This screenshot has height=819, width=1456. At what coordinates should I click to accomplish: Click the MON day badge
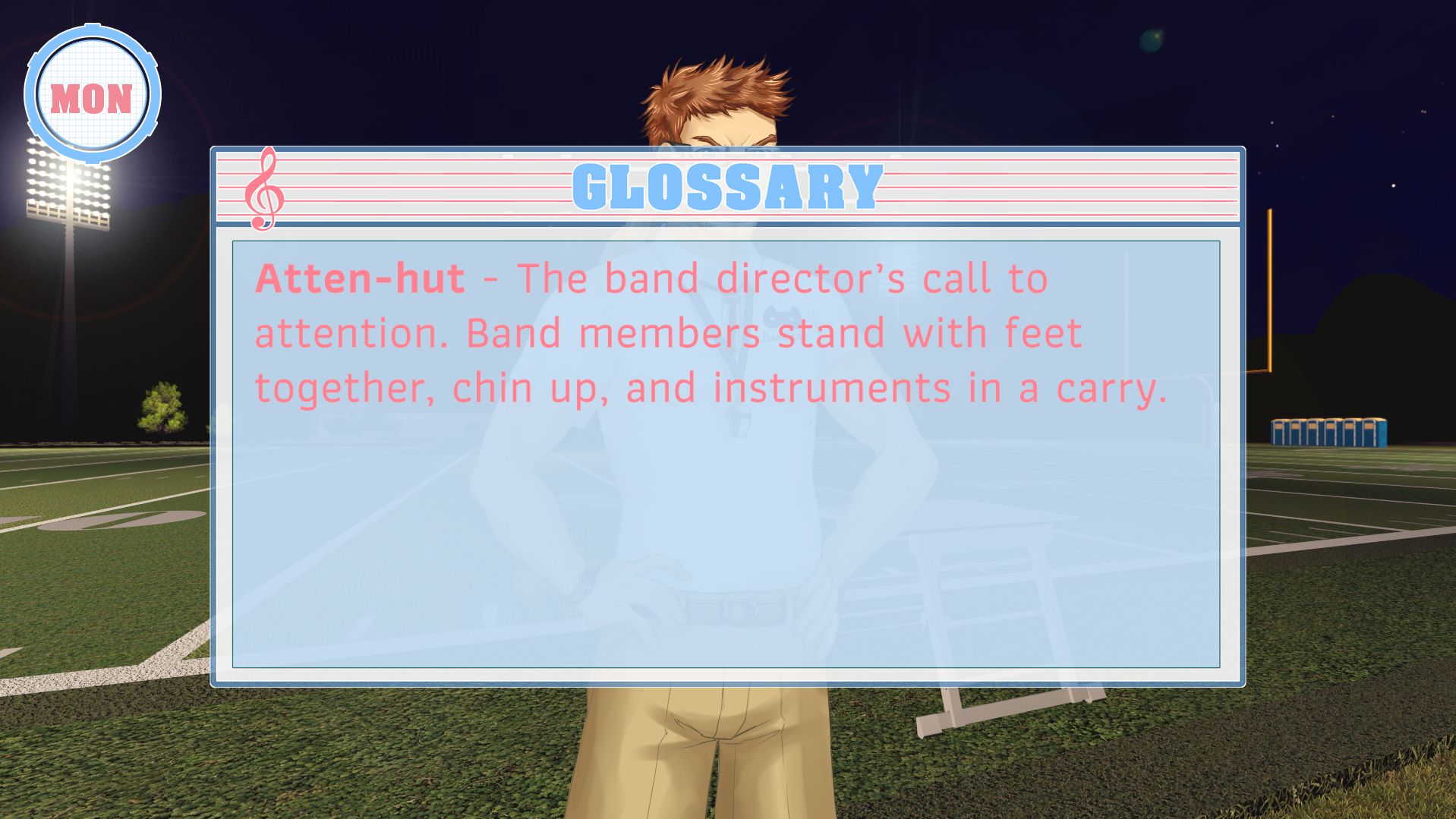(92, 96)
